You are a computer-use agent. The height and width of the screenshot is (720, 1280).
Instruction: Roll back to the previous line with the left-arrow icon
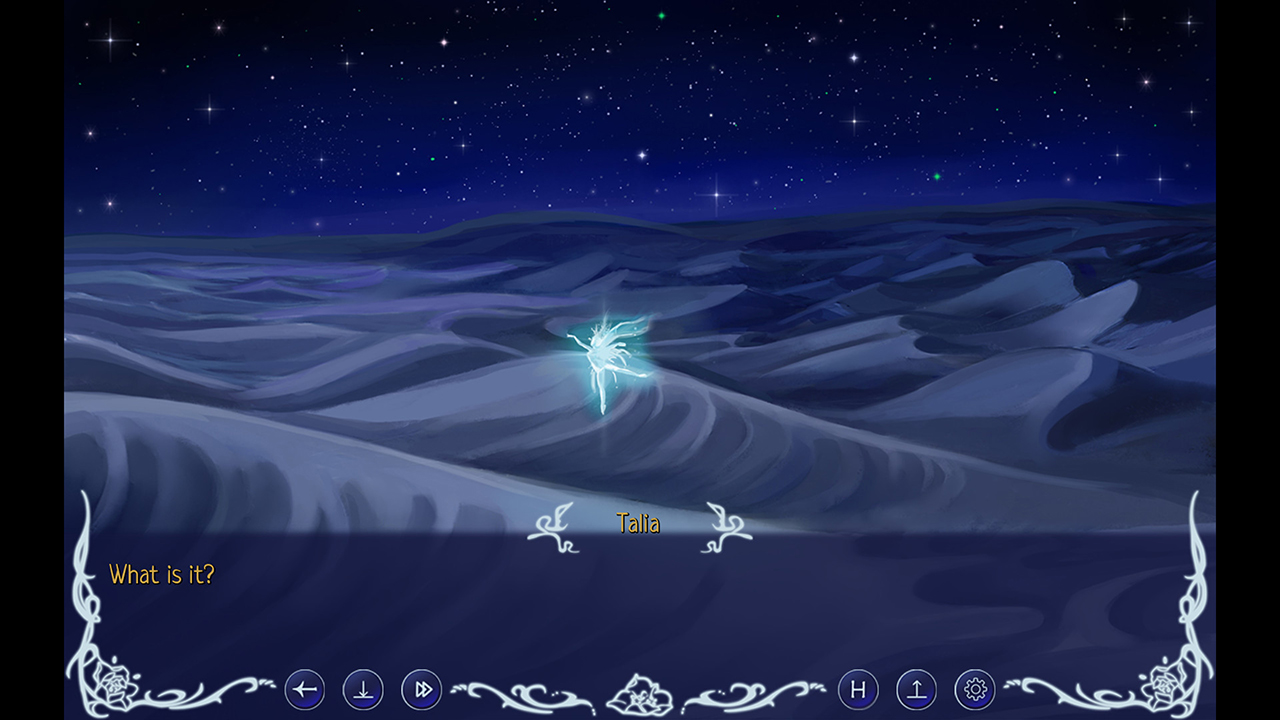tap(305, 689)
